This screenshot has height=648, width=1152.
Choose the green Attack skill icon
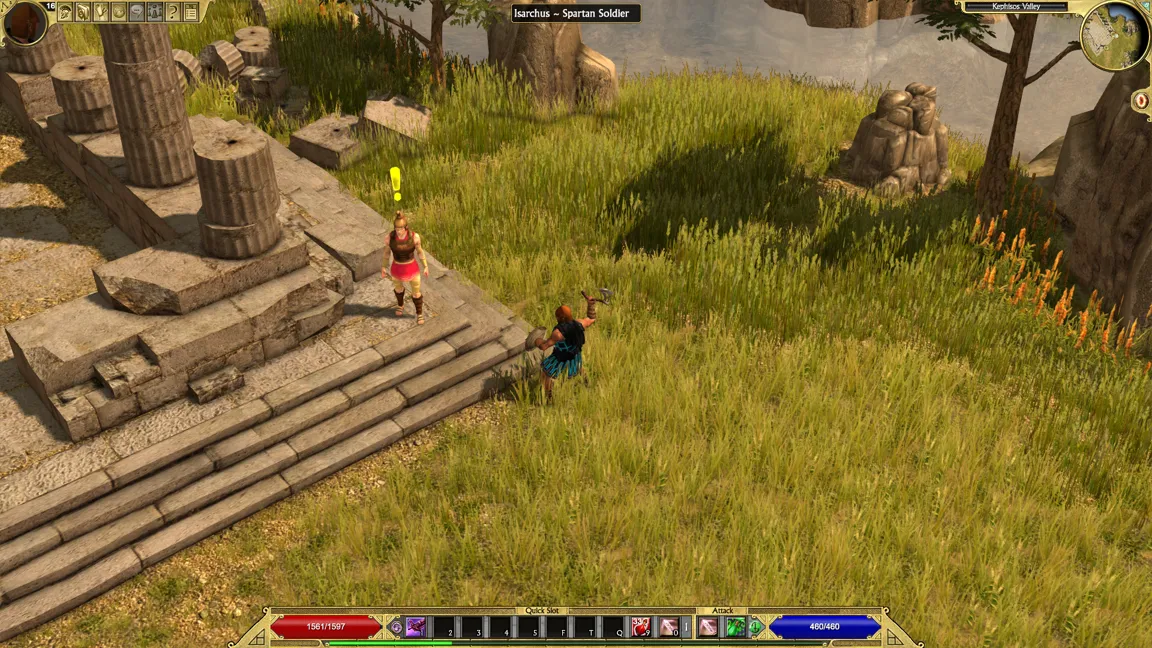[736, 627]
